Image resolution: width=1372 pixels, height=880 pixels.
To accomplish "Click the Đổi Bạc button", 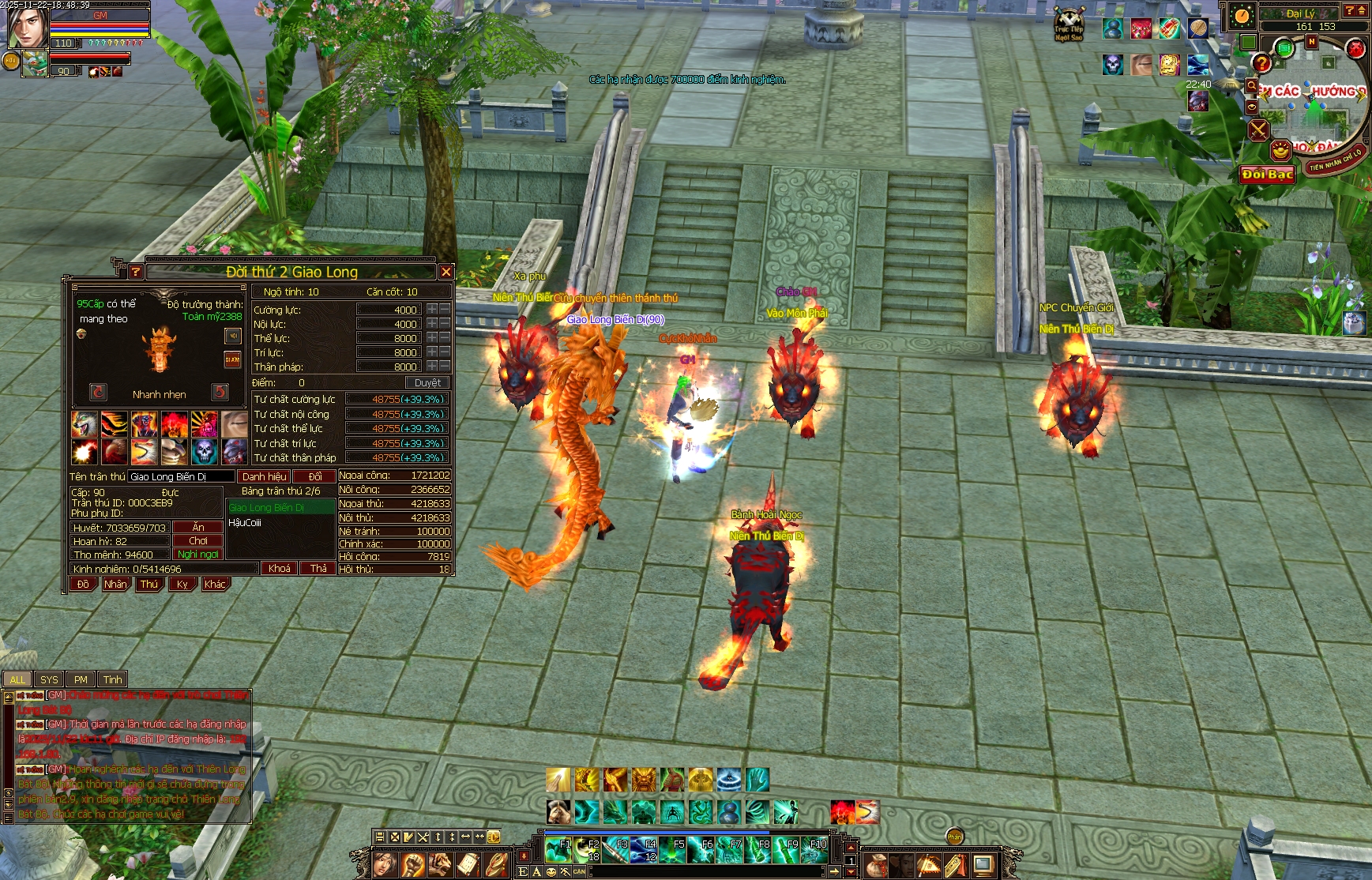I will click(1267, 174).
